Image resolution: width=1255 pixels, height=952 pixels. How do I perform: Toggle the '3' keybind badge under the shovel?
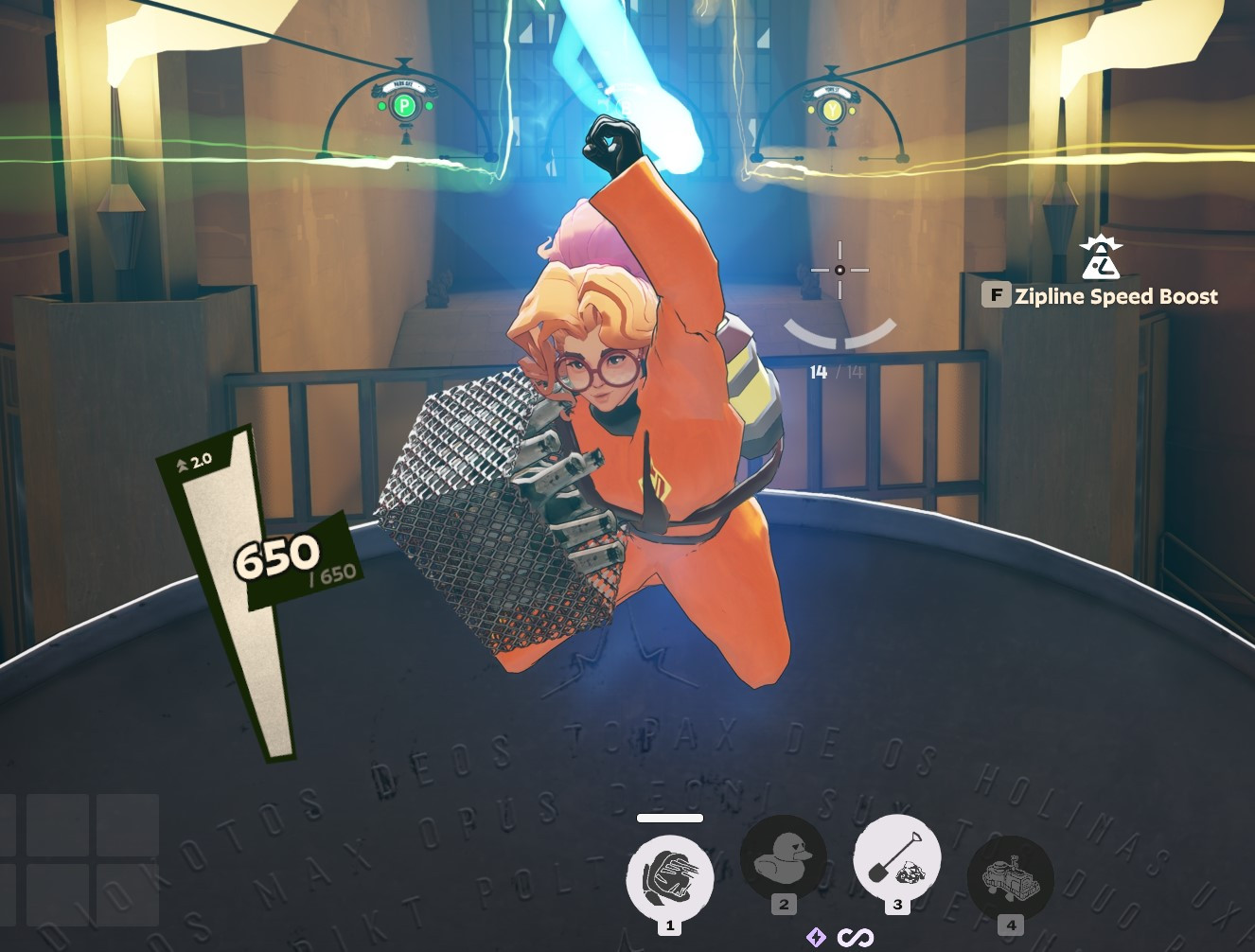tap(897, 904)
